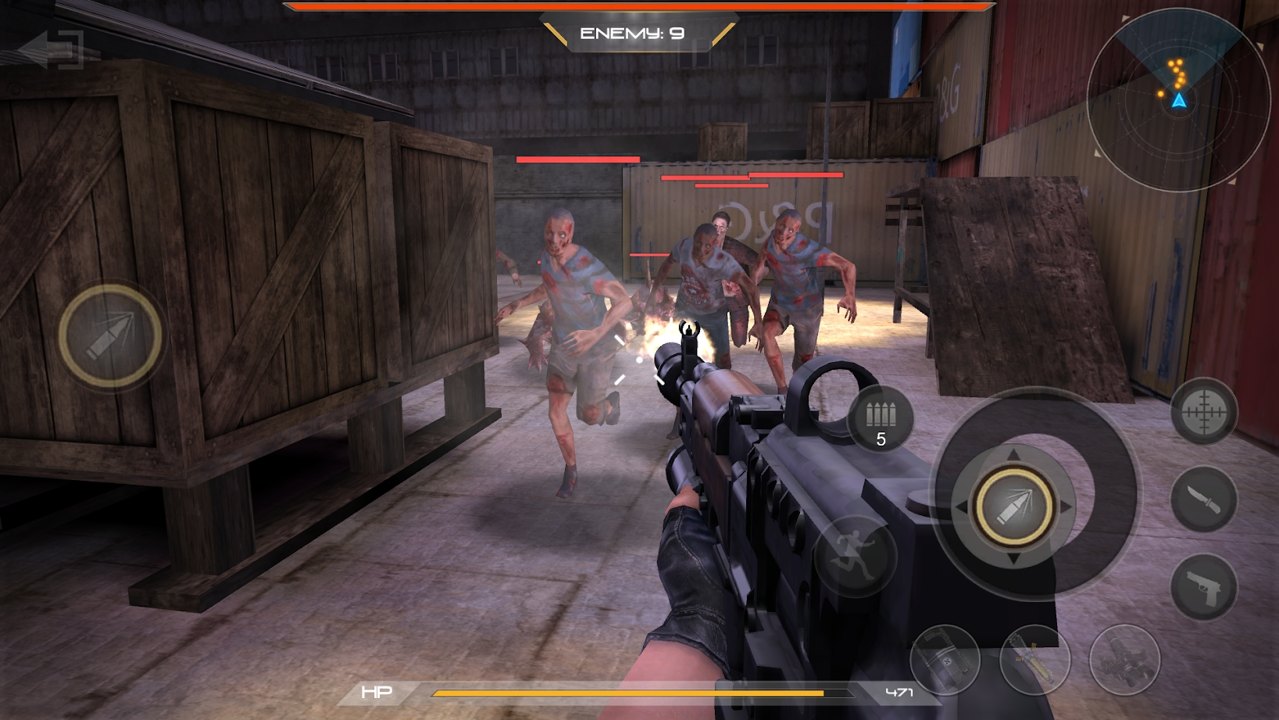This screenshot has width=1279, height=720.
Task: Select the canister item slot
Action: tap(945, 660)
